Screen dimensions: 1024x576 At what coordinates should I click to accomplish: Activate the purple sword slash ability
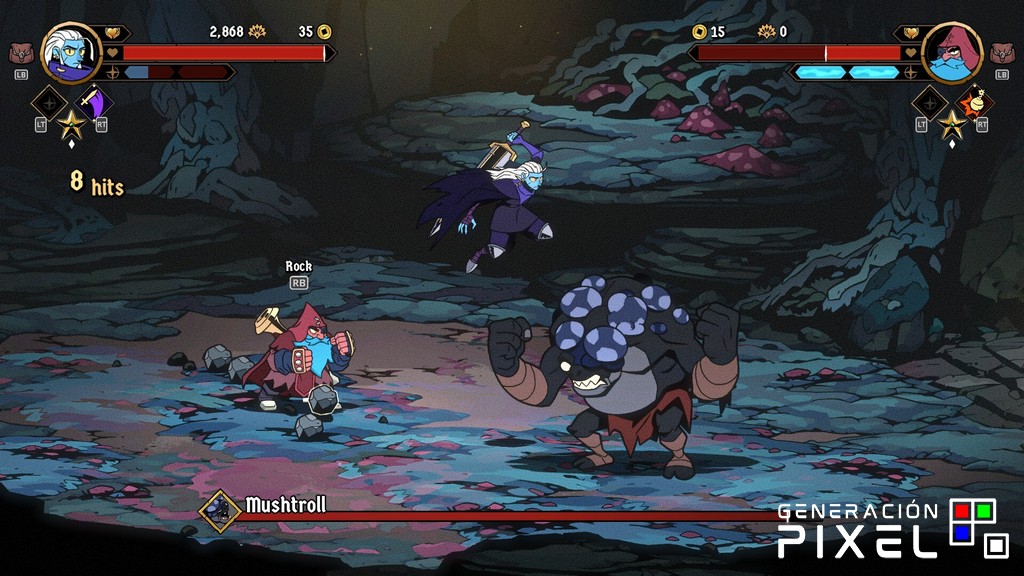95,103
